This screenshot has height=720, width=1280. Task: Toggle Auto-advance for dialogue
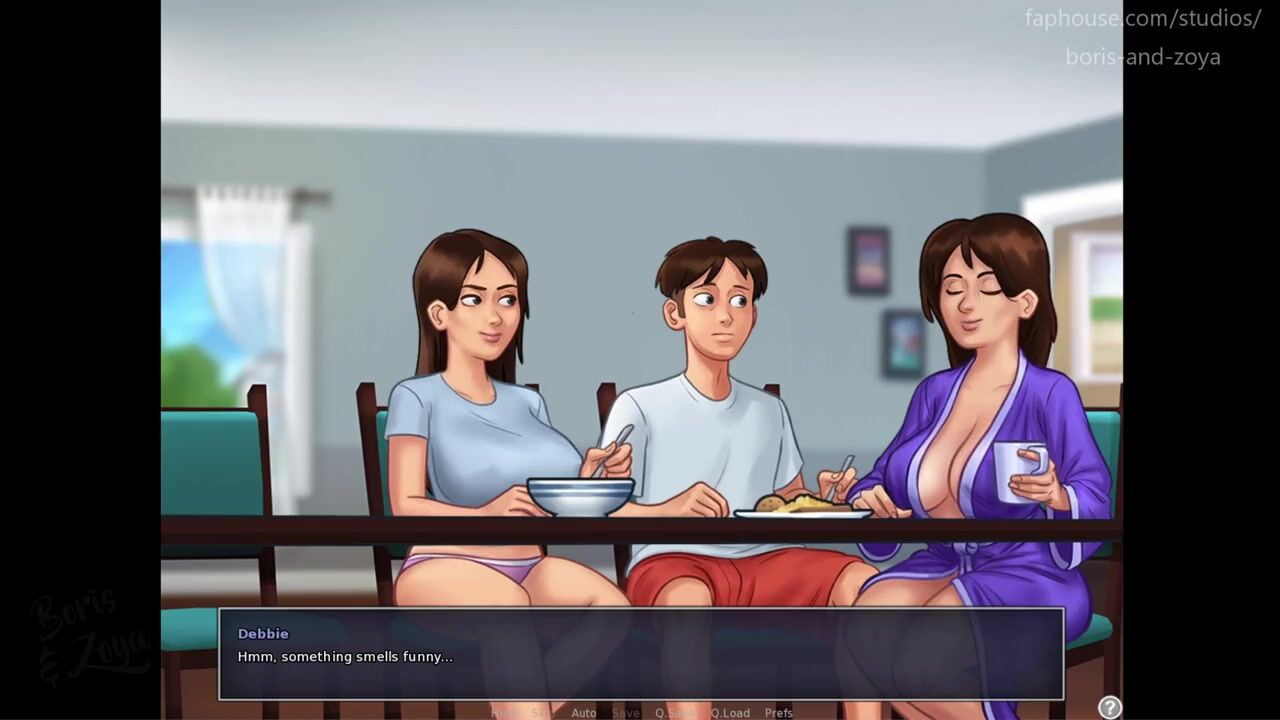583,713
